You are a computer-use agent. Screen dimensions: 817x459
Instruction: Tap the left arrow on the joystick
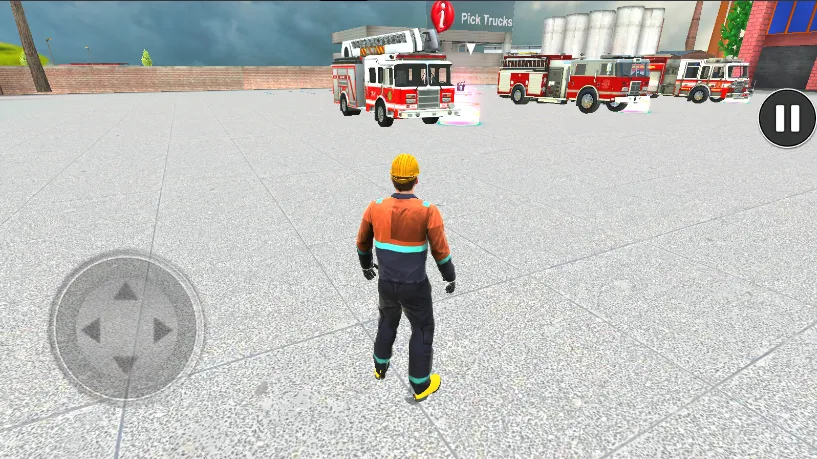[90, 330]
